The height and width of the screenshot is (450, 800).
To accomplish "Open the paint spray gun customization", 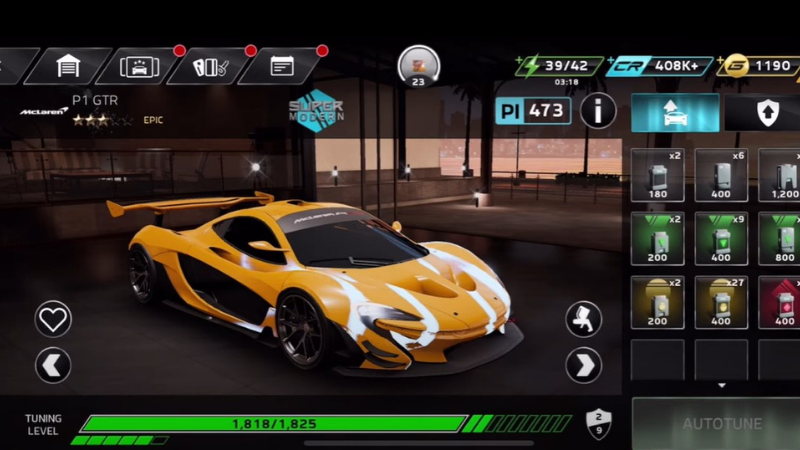I will pos(583,318).
